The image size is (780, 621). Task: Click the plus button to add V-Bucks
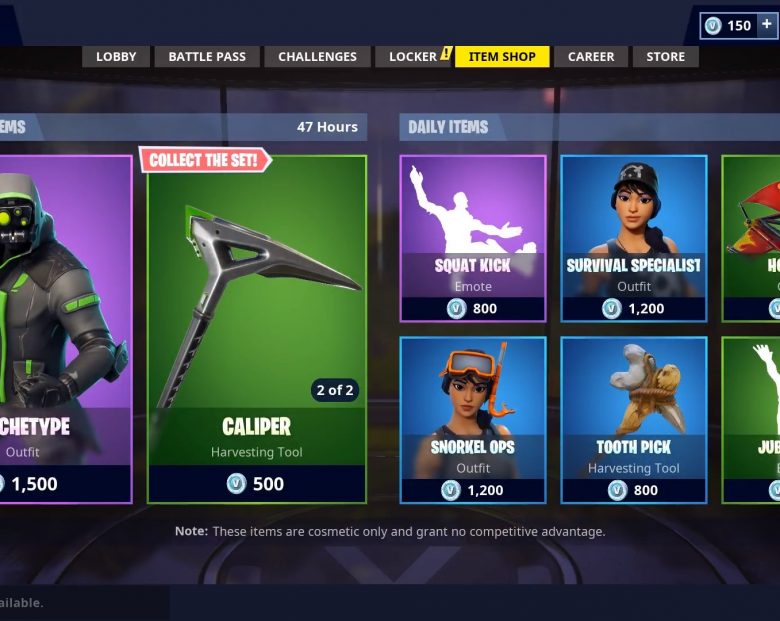767,25
